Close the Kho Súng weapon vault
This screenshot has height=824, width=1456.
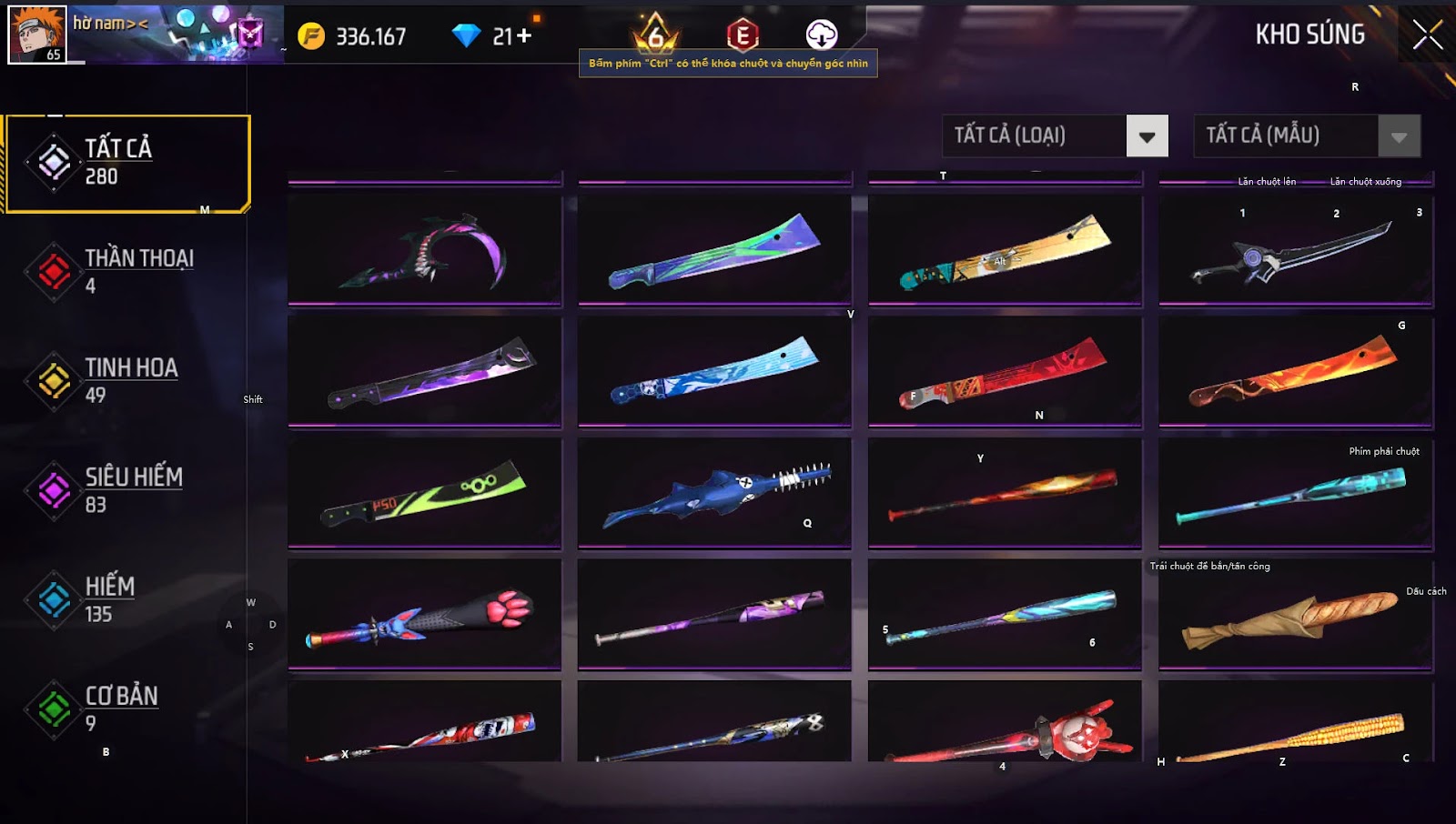(x=1427, y=35)
